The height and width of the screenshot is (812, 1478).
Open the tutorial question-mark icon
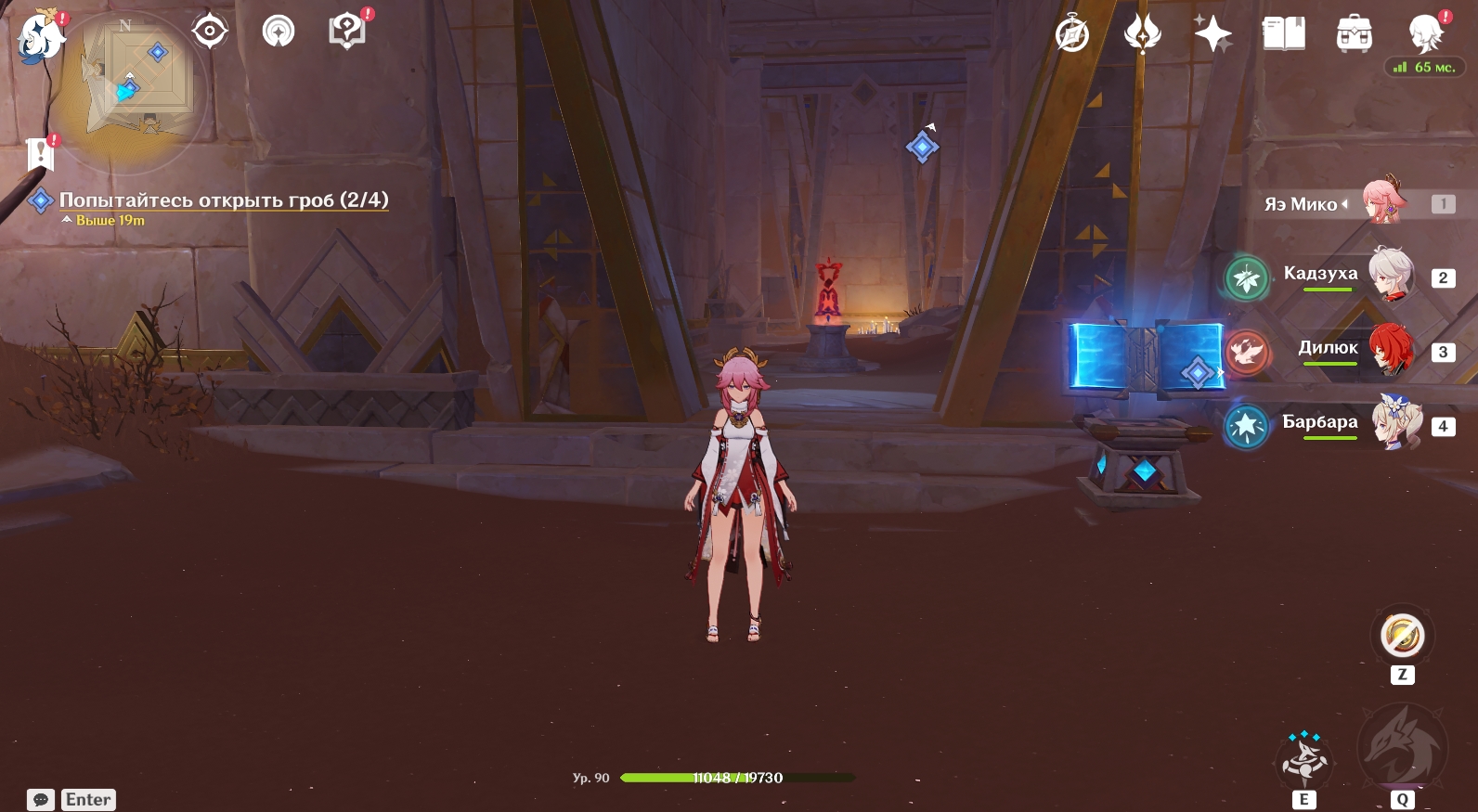coord(347,32)
